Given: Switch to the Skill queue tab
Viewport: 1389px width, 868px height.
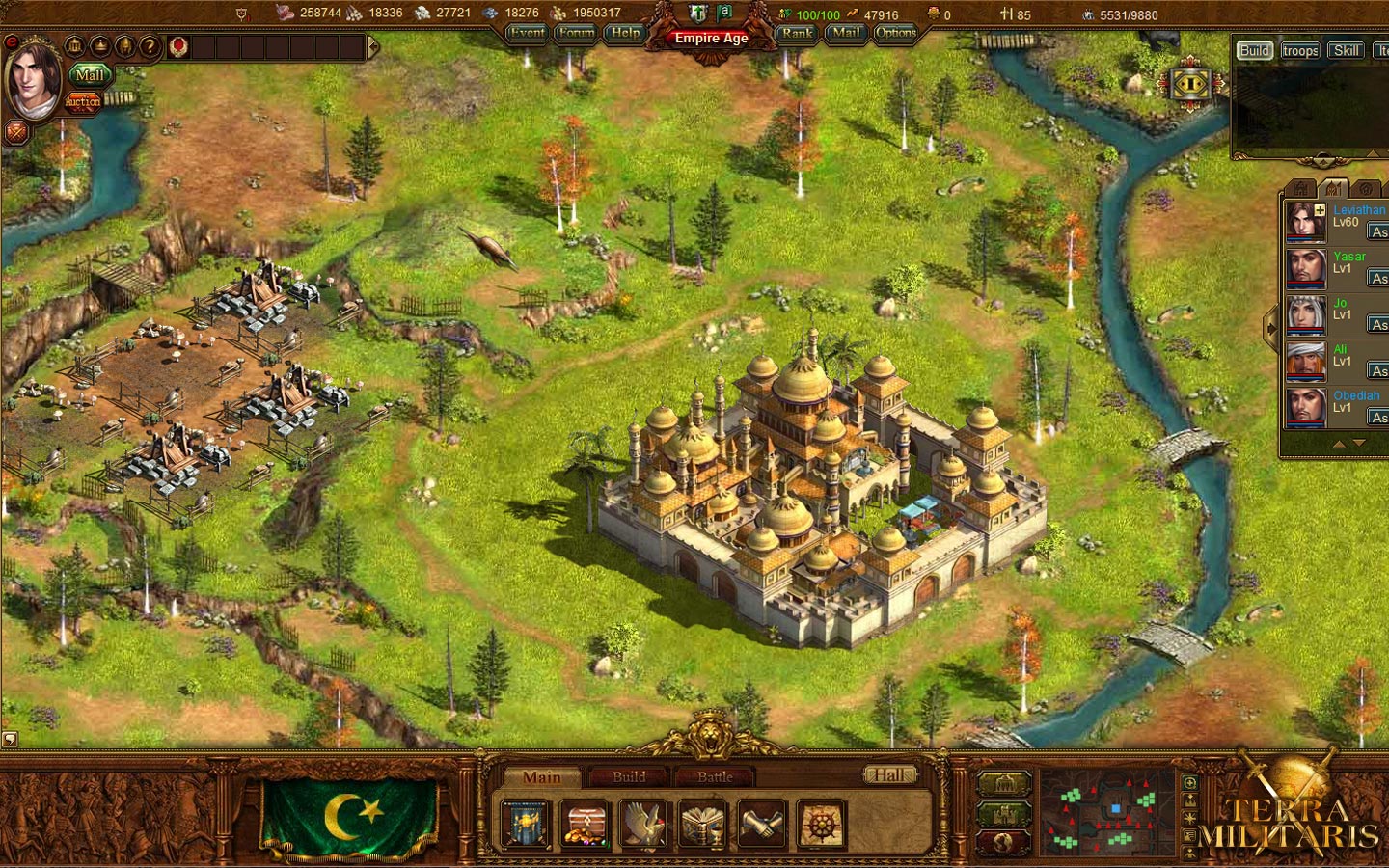Looking at the screenshot, I should [x=1347, y=51].
